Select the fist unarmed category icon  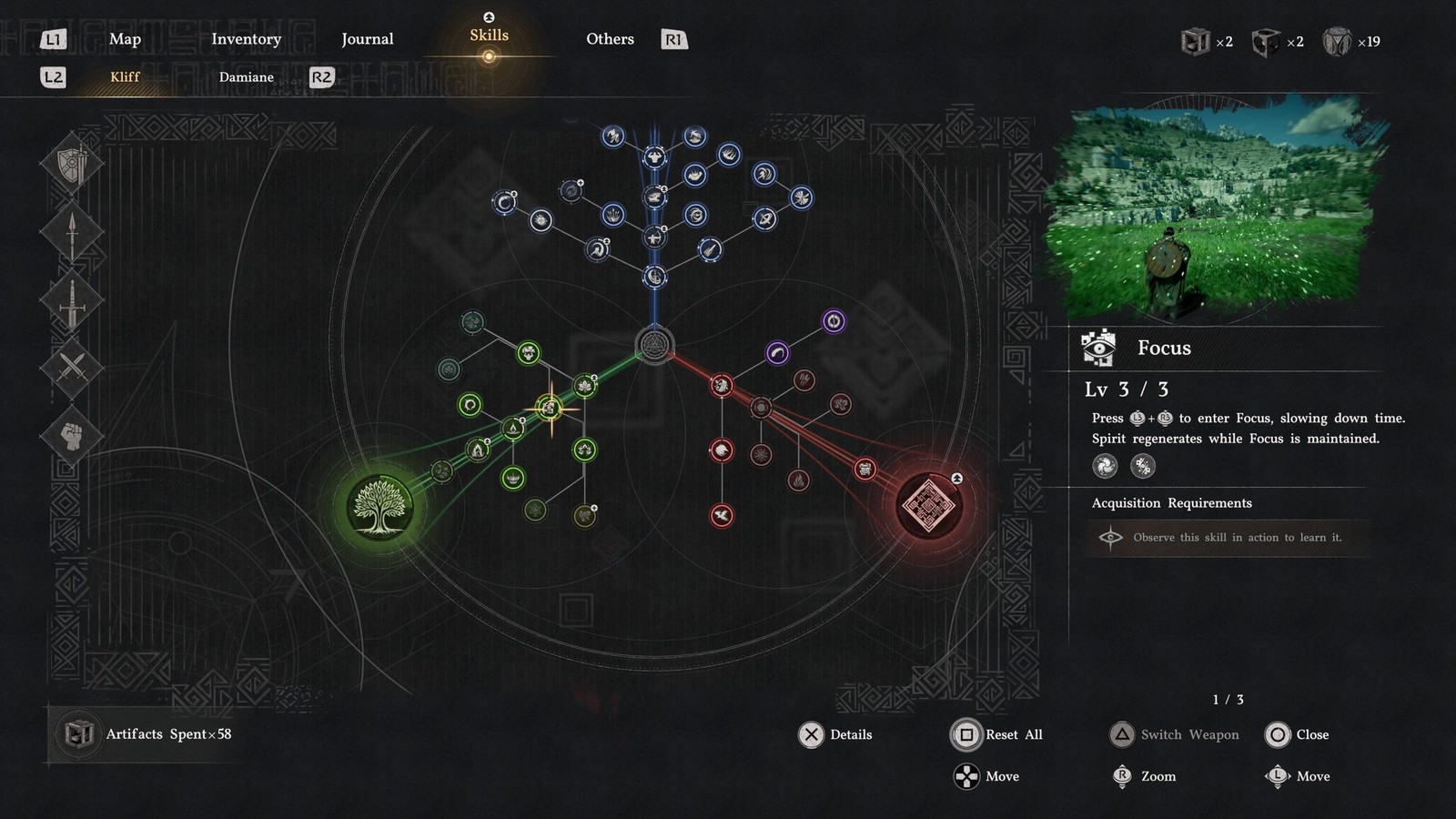click(x=71, y=435)
